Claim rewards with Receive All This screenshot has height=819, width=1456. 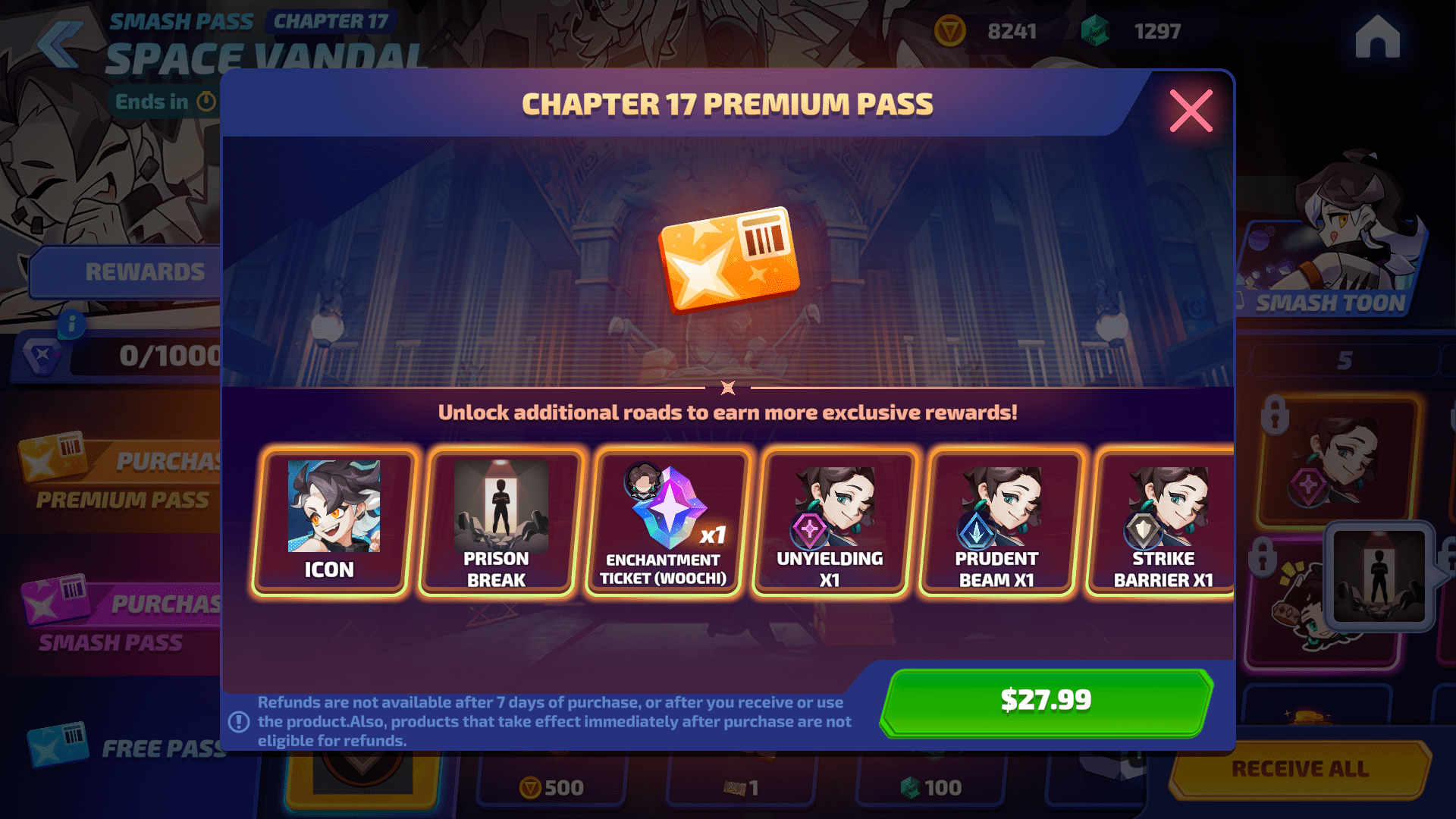[1300, 769]
